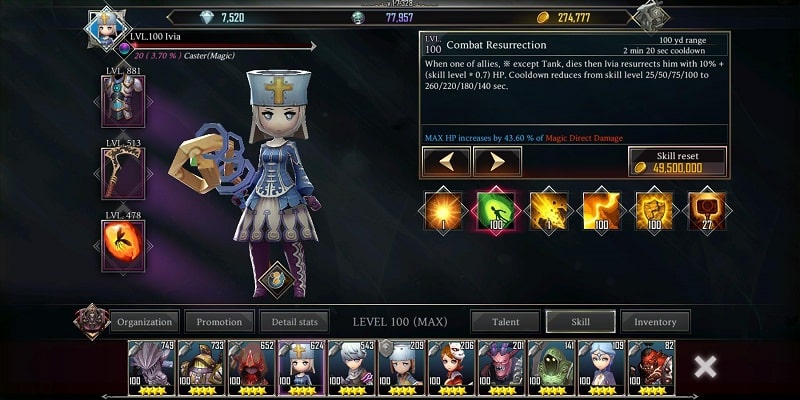Screen dimensions: 800x400
Task: Select the level 478 fiery orb slot
Action: tap(122, 245)
